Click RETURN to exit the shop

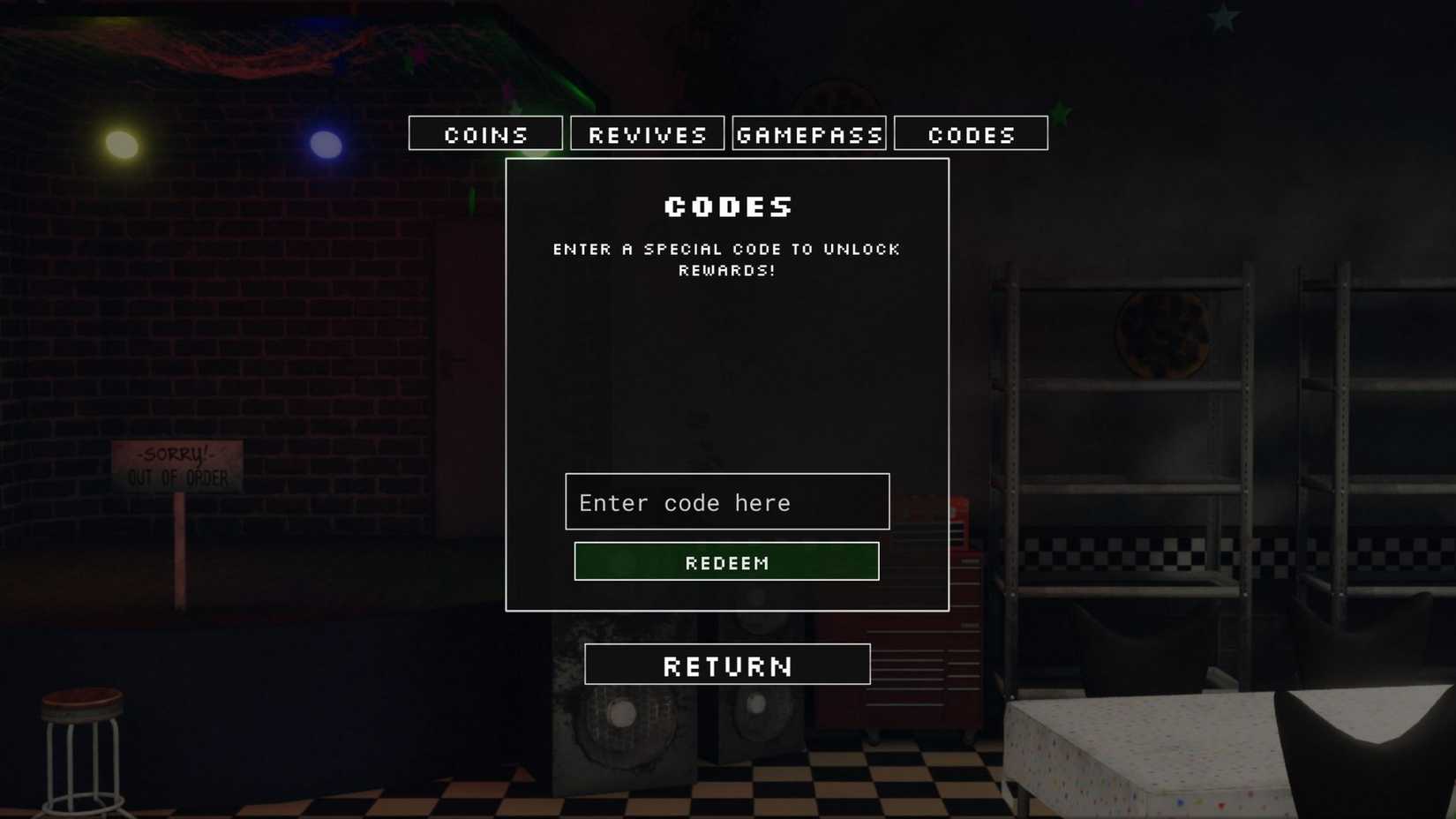pyautogui.click(x=727, y=665)
